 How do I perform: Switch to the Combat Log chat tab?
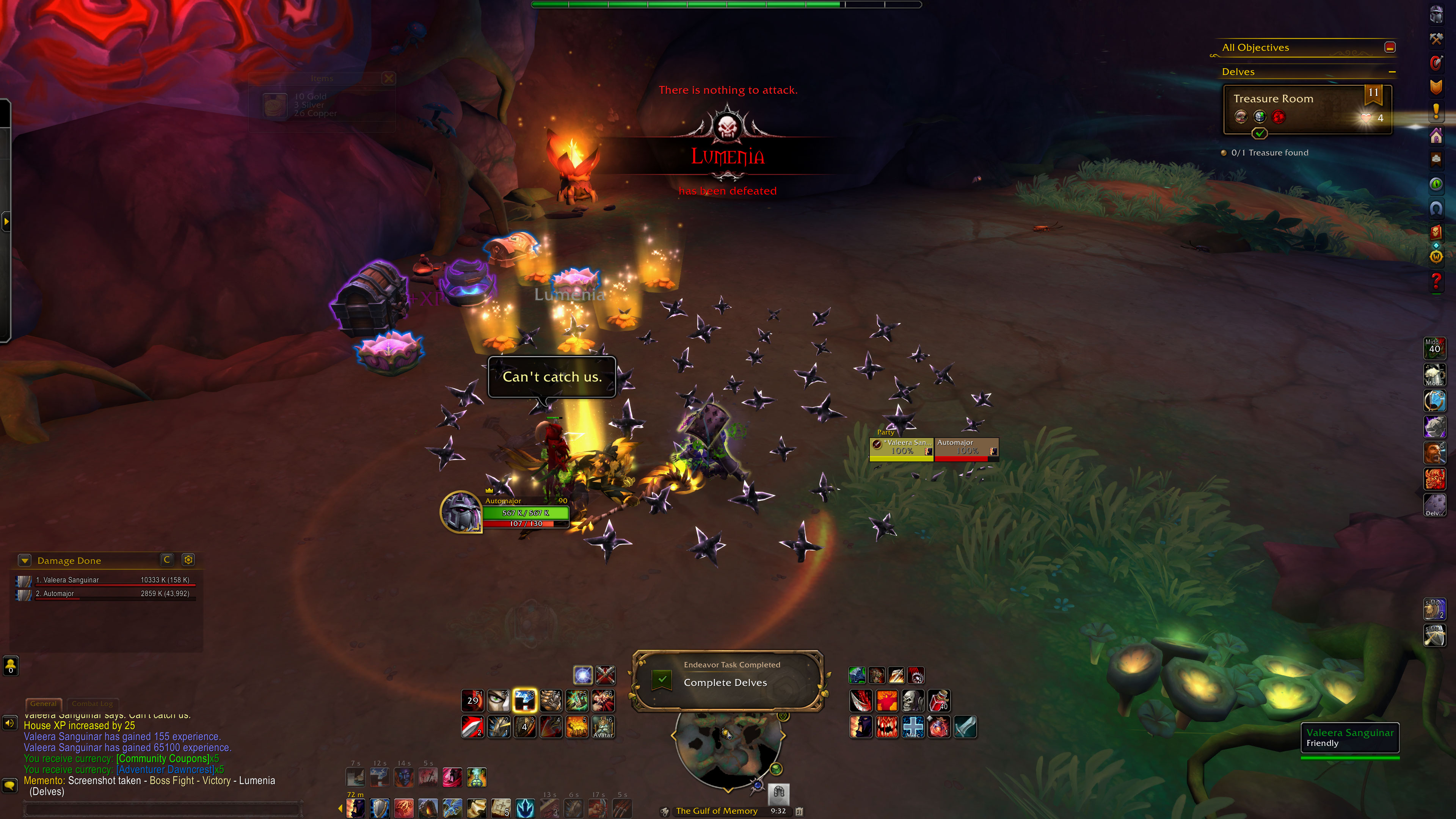click(92, 704)
